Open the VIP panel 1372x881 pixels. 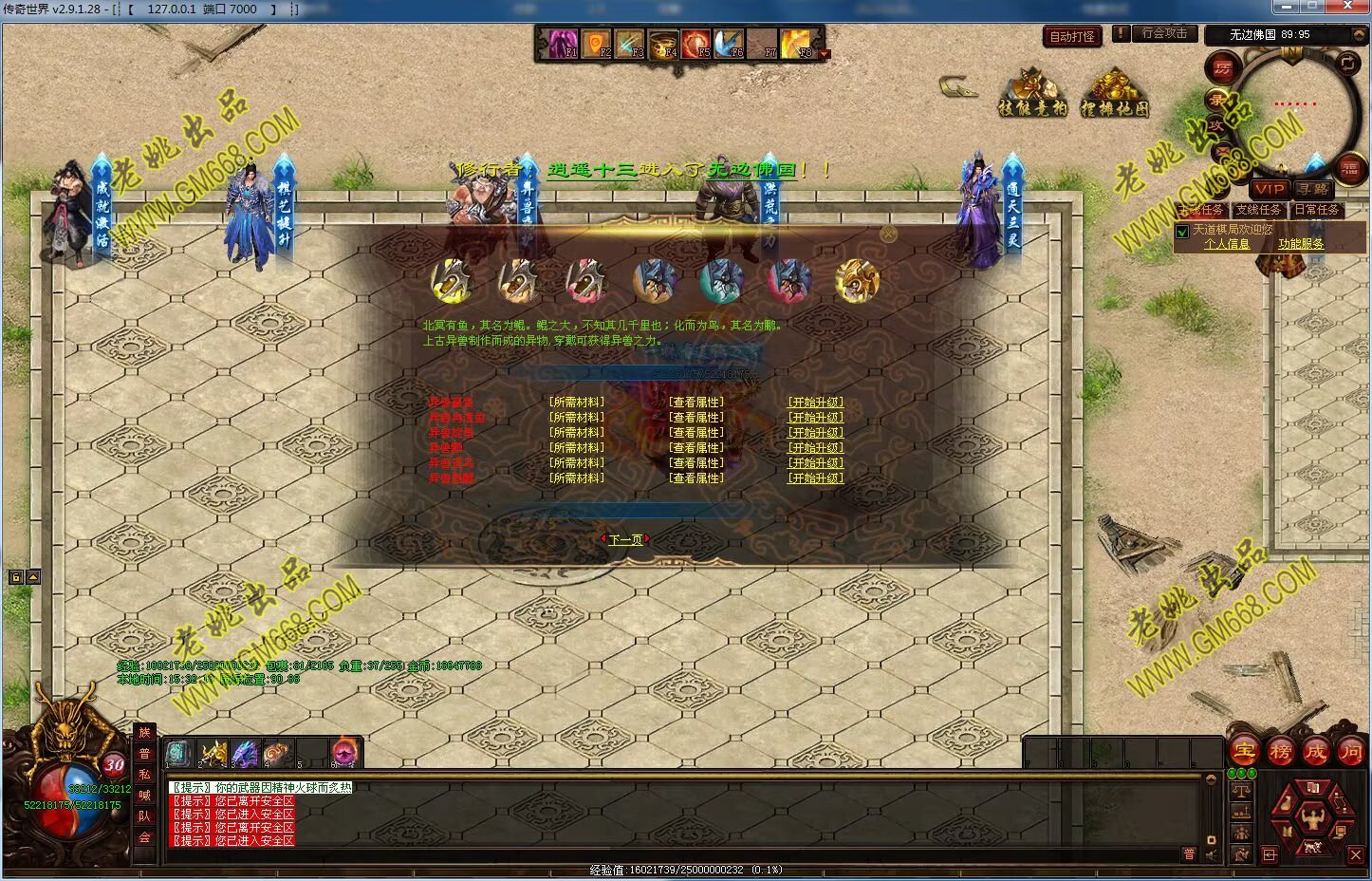point(1270,189)
